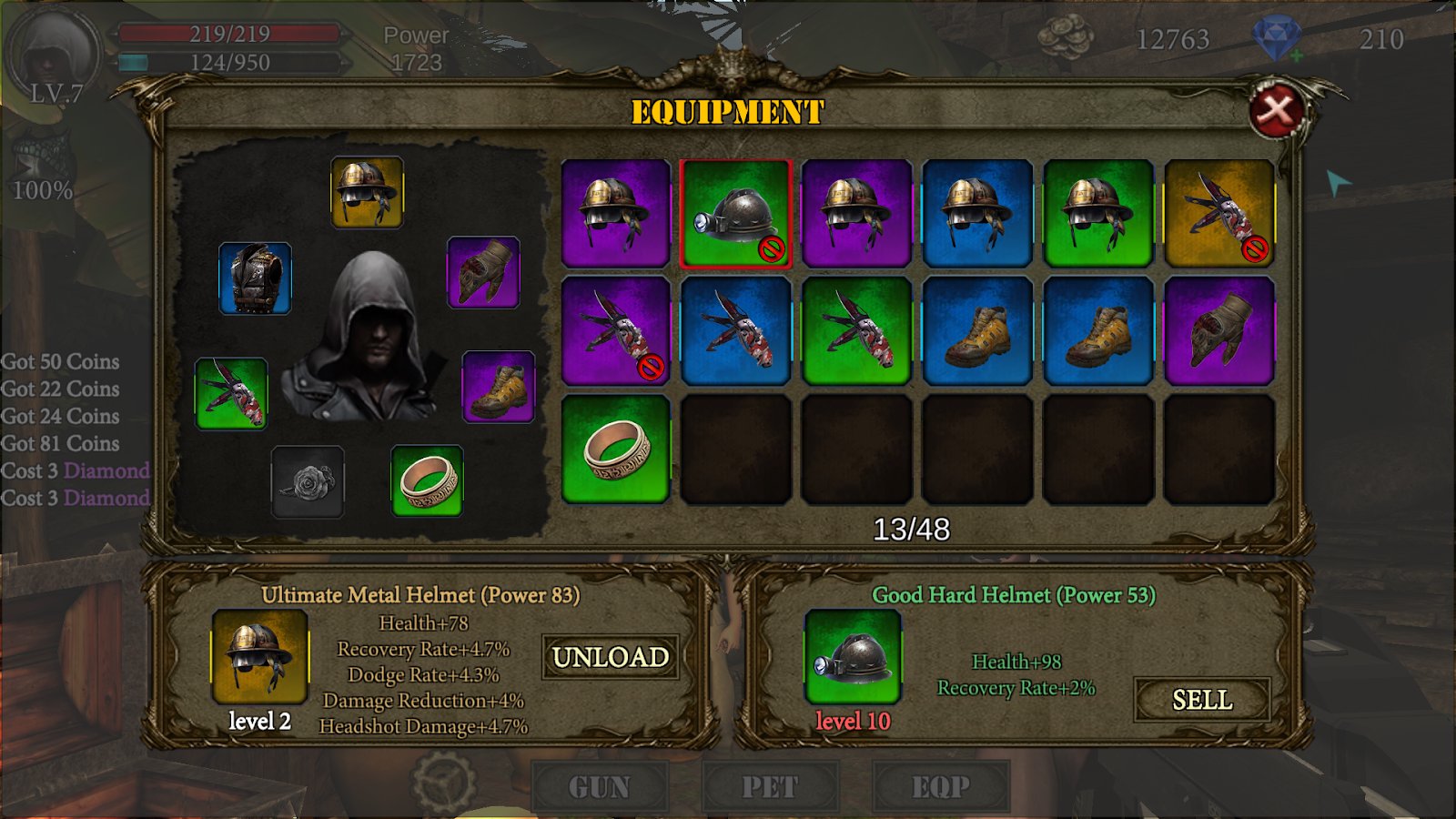Viewport: 1456px width, 819px height.
Task: Choose the equipped purple glove slot
Action: tap(483, 272)
